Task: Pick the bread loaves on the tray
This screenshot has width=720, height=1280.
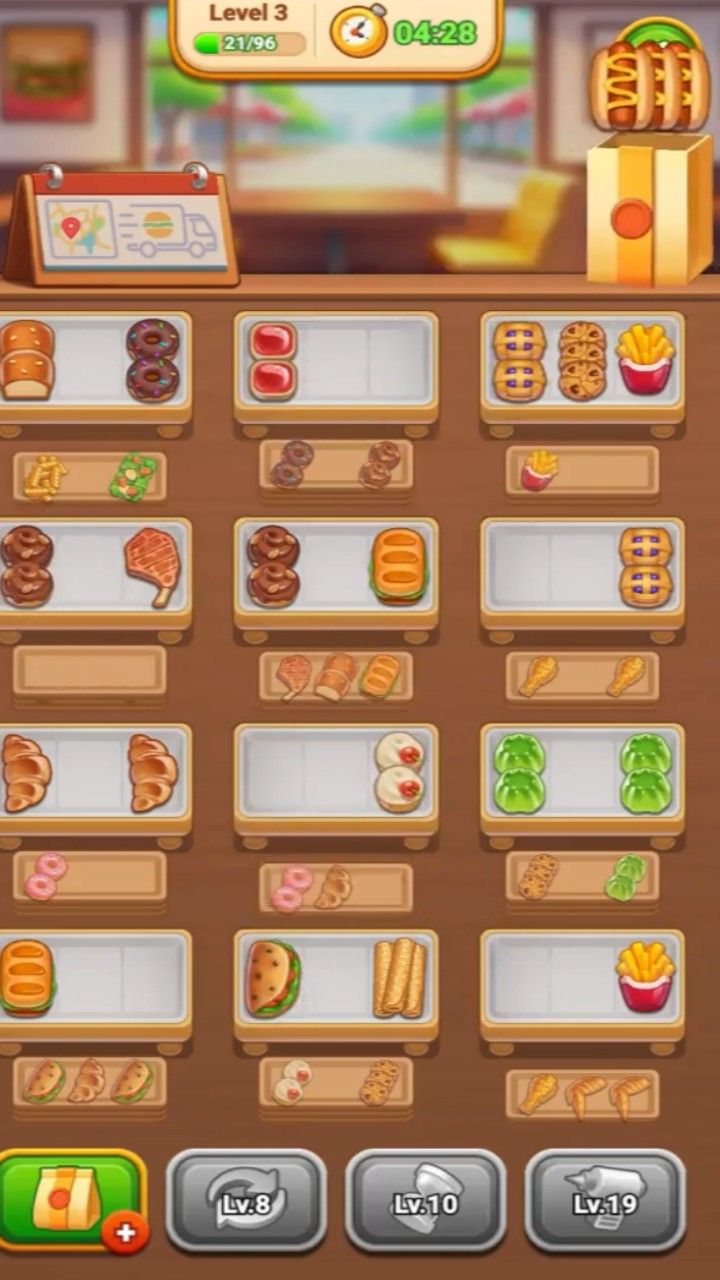Action: [26, 360]
